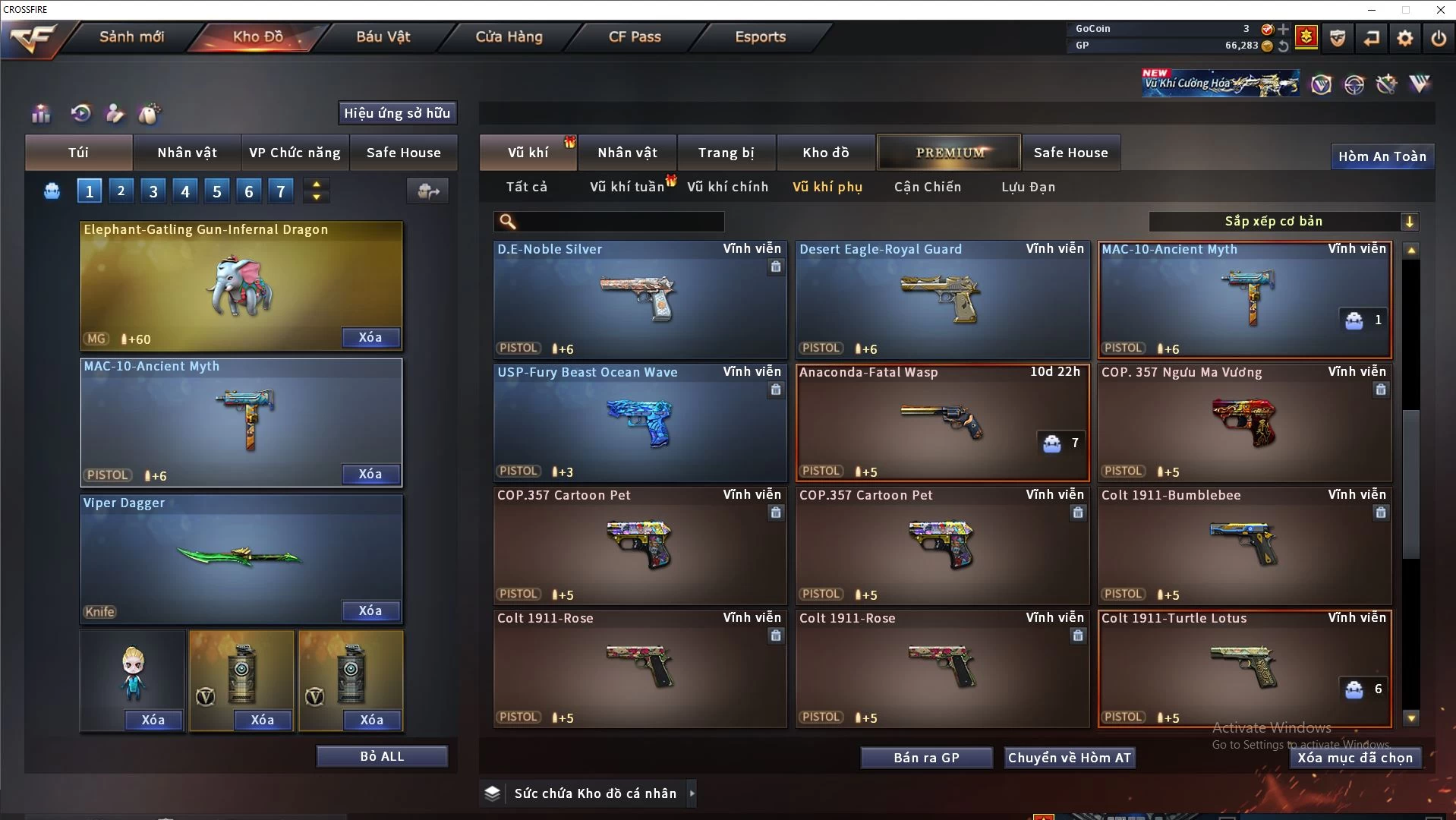Select bag number 3

click(153, 191)
